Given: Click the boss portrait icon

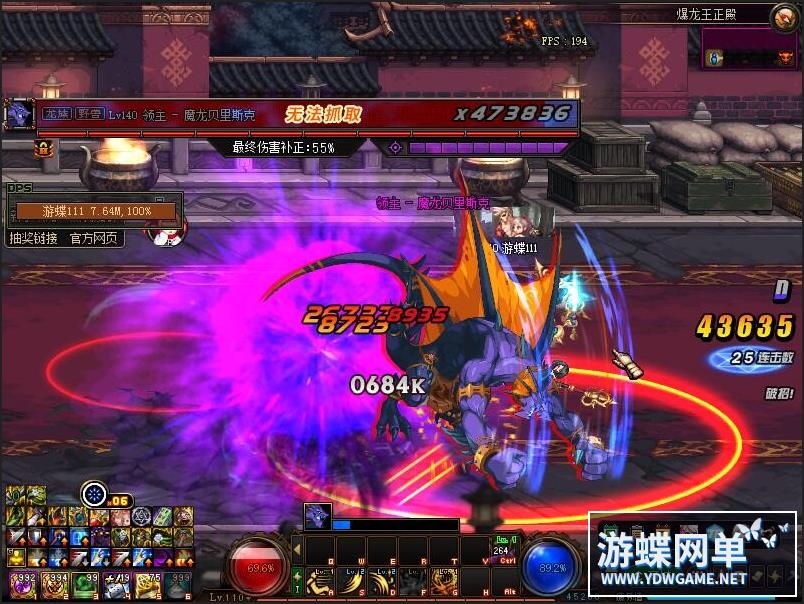Looking at the screenshot, I should 19,113.
